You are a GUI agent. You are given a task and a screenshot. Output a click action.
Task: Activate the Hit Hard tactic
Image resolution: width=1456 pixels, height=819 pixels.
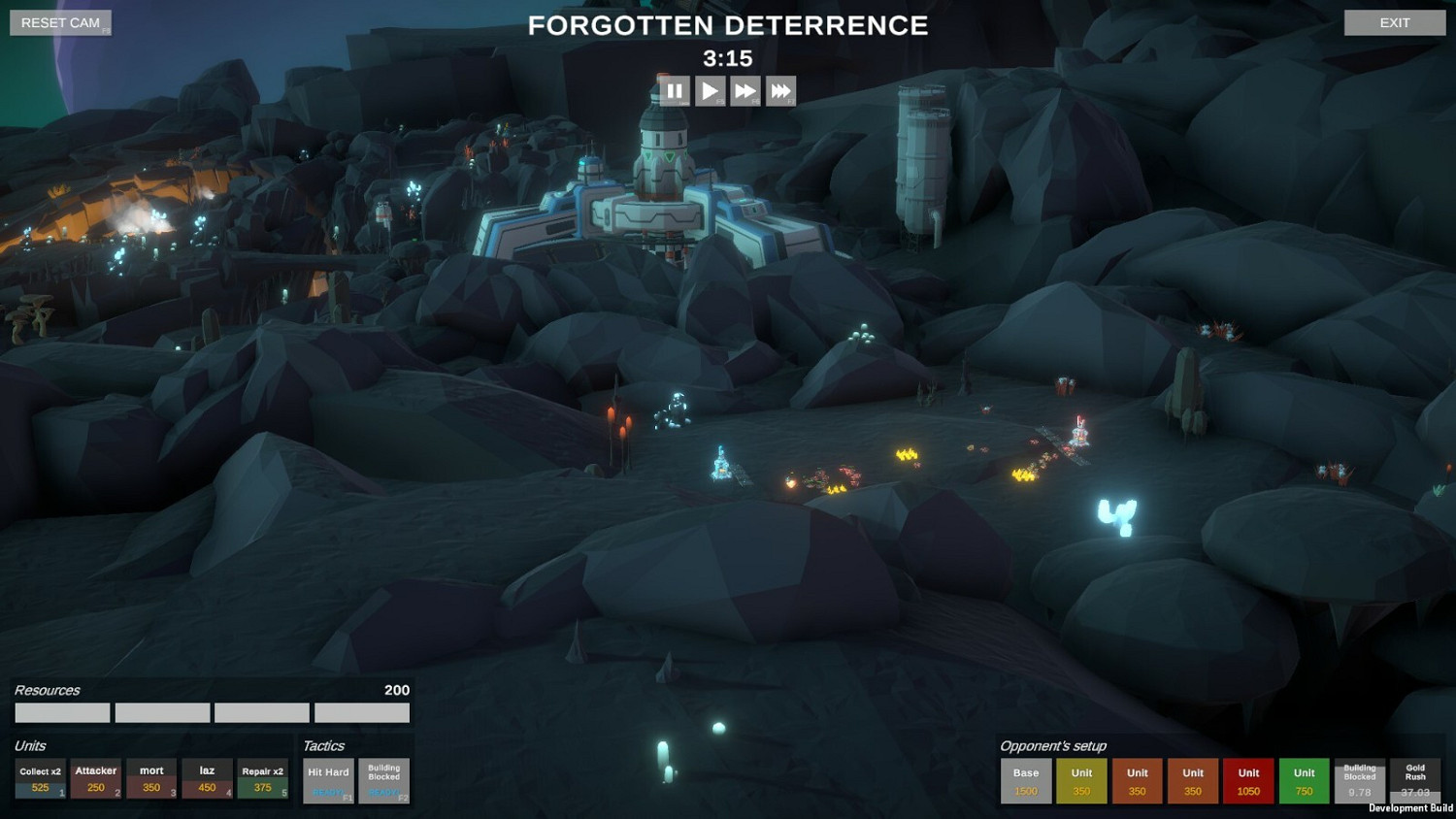coord(327,779)
